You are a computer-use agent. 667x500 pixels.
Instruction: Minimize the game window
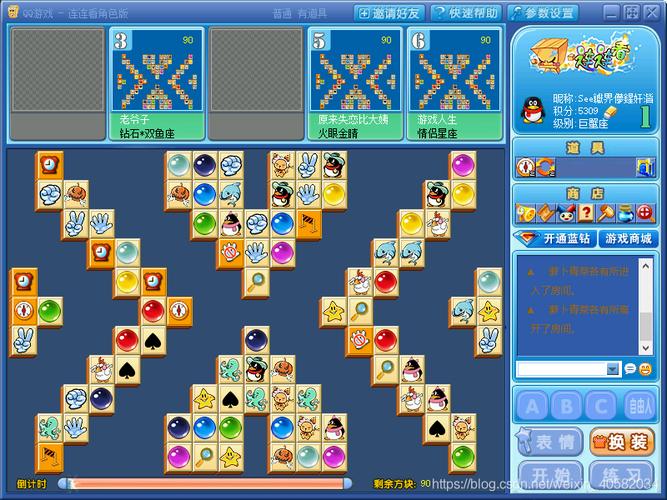[x=613, y=12]
